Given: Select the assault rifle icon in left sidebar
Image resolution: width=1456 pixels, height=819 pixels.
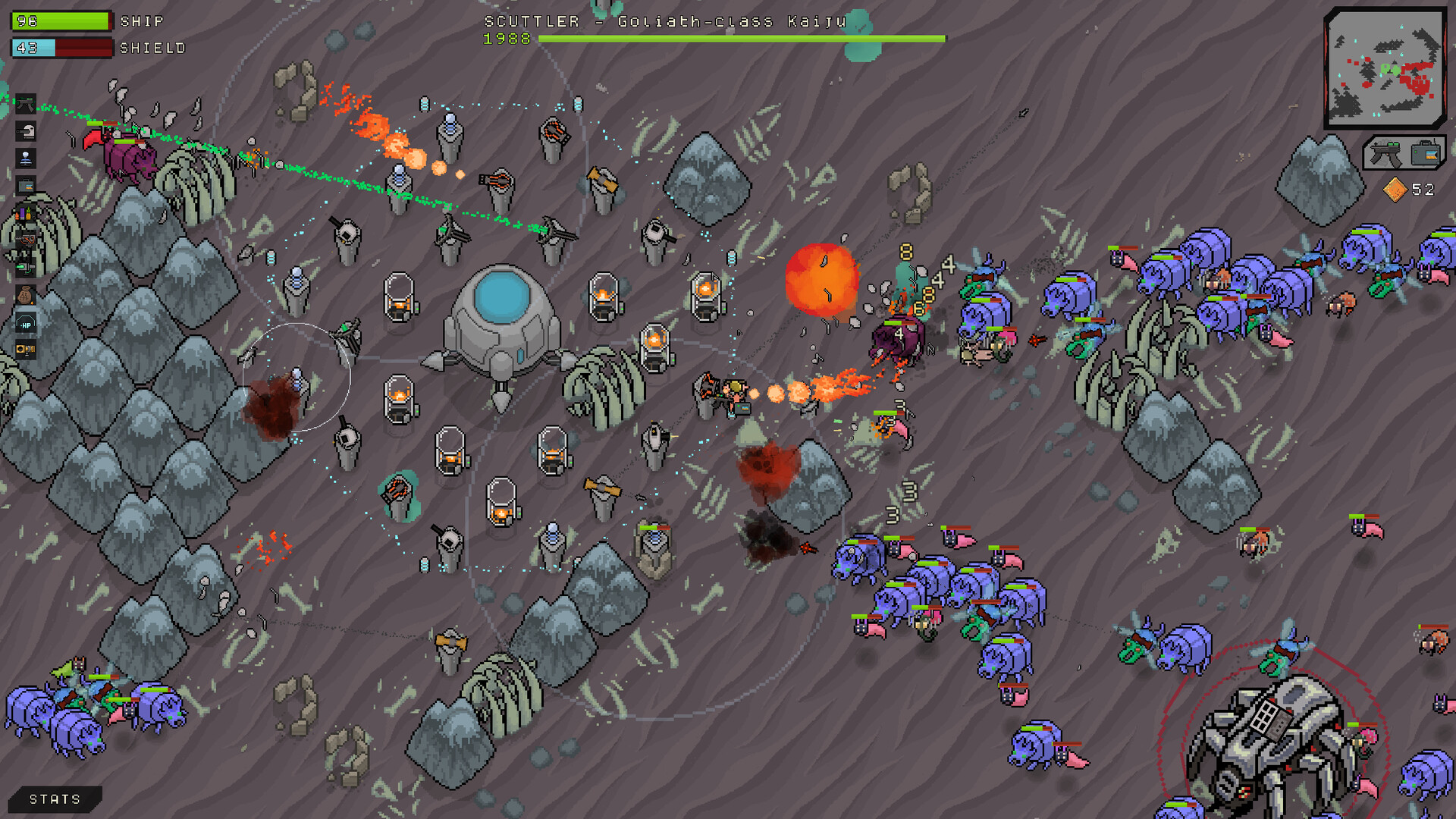Looking at the screenshot, I should pos(25,104).
